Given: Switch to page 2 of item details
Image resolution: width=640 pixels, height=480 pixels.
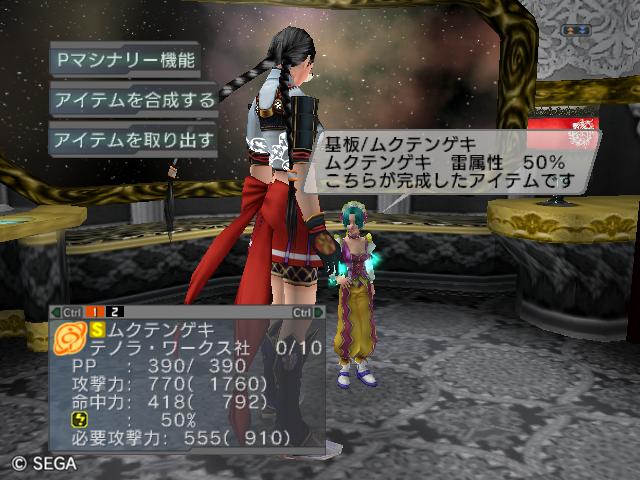Looking at the screenshot, I should click(x=115, y=312).
